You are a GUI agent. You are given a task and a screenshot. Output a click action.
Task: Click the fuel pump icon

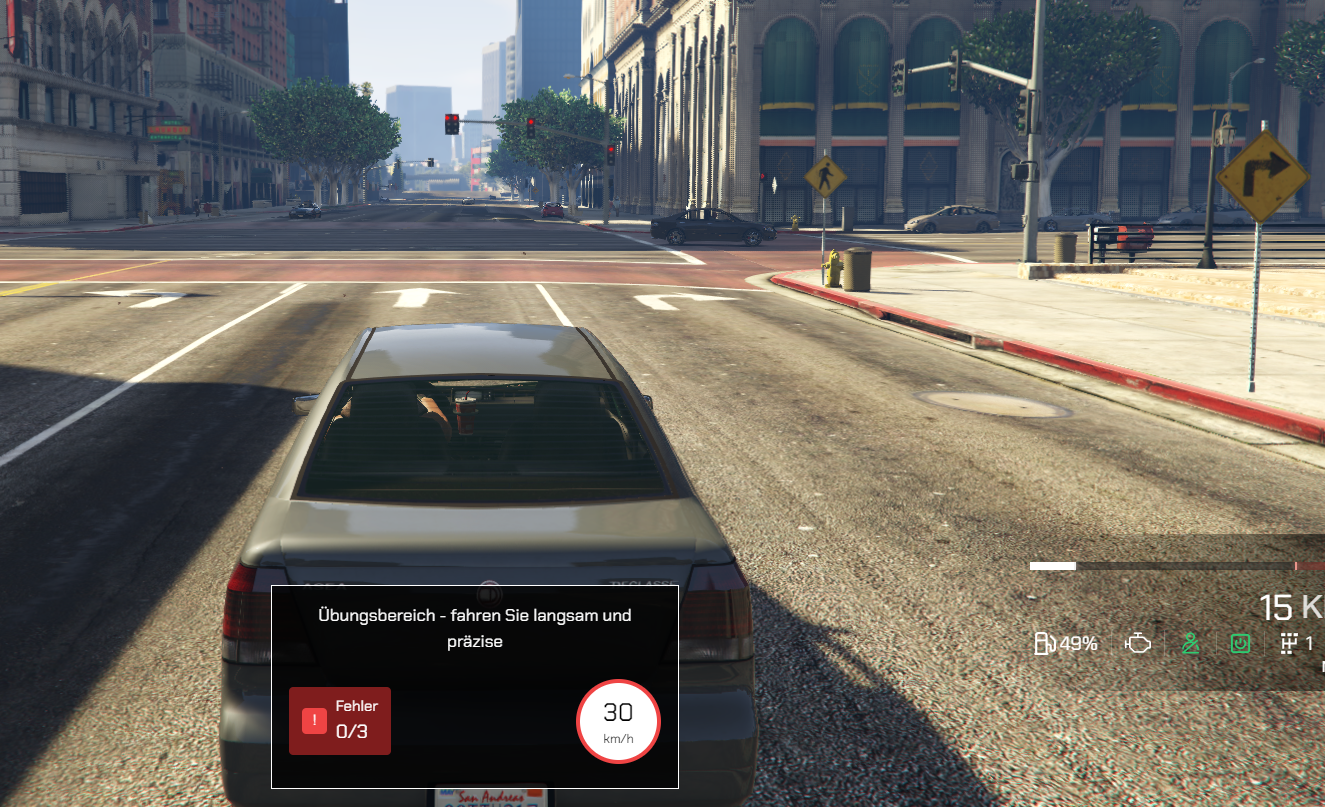tap(1044, 644)
